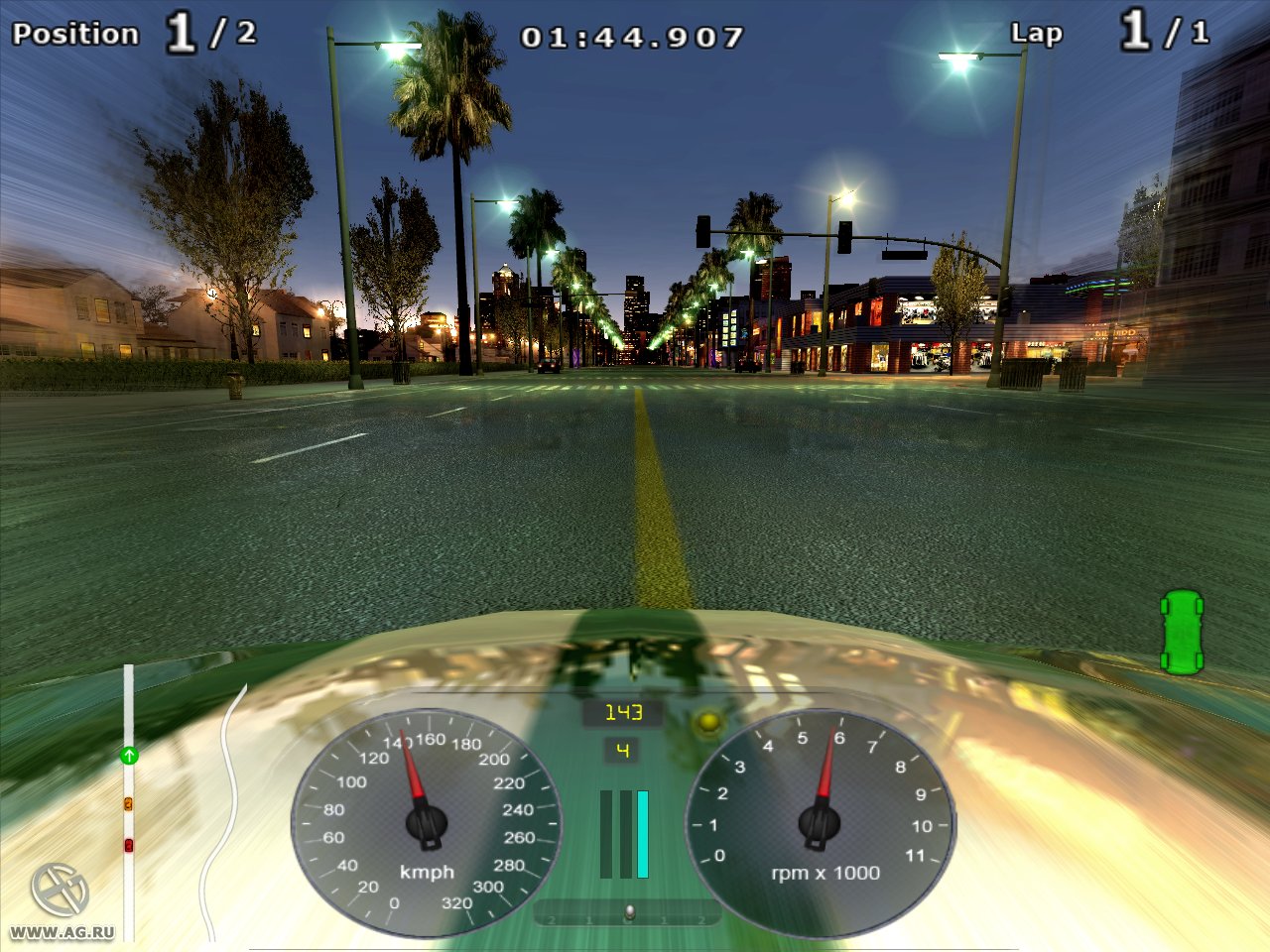The width and height of the screenshot is (1270, 952).
Task: Select the speedometer kmph gauge
Action: point(427,823)
